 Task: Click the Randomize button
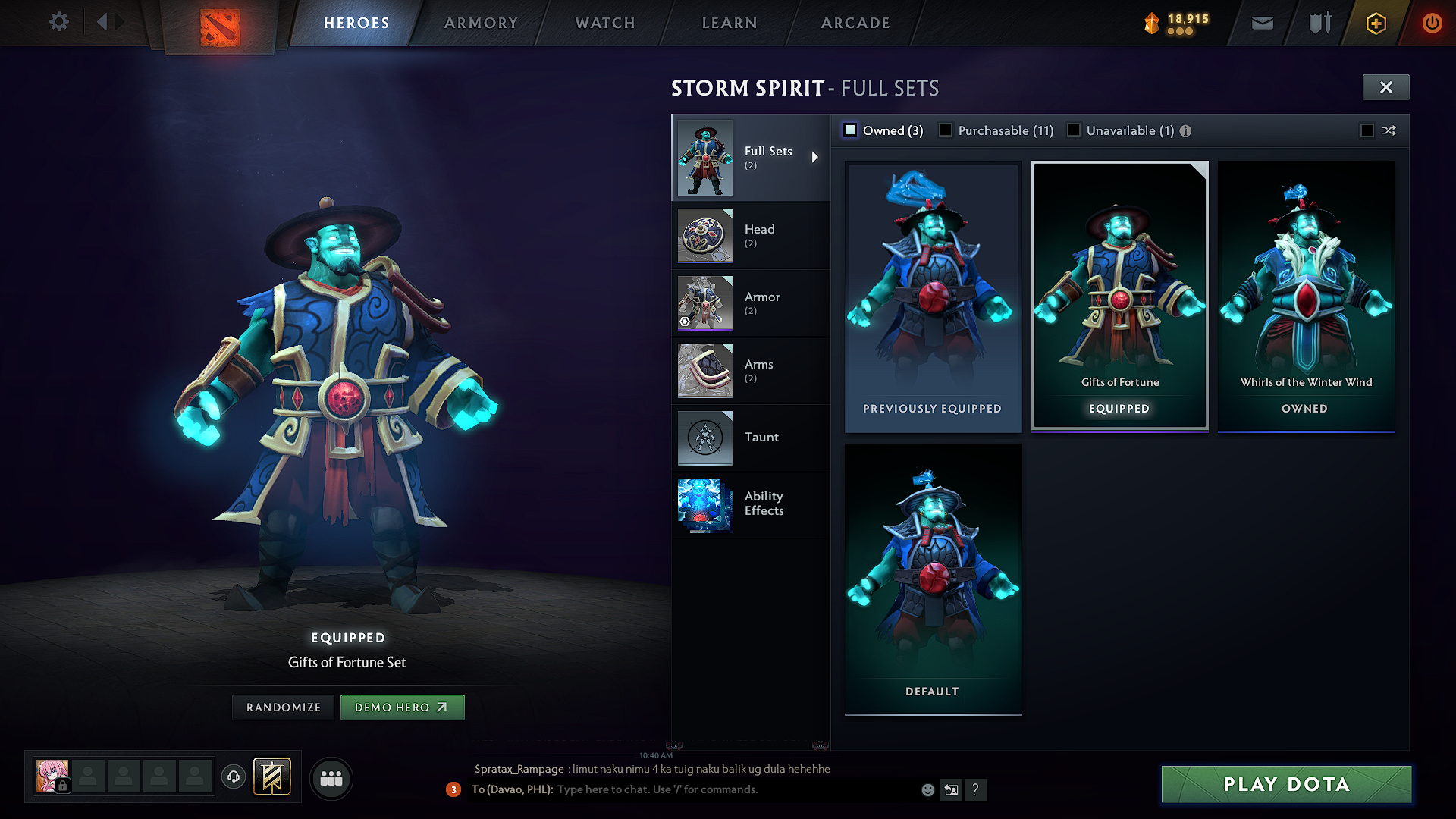[x=283, y=707]
